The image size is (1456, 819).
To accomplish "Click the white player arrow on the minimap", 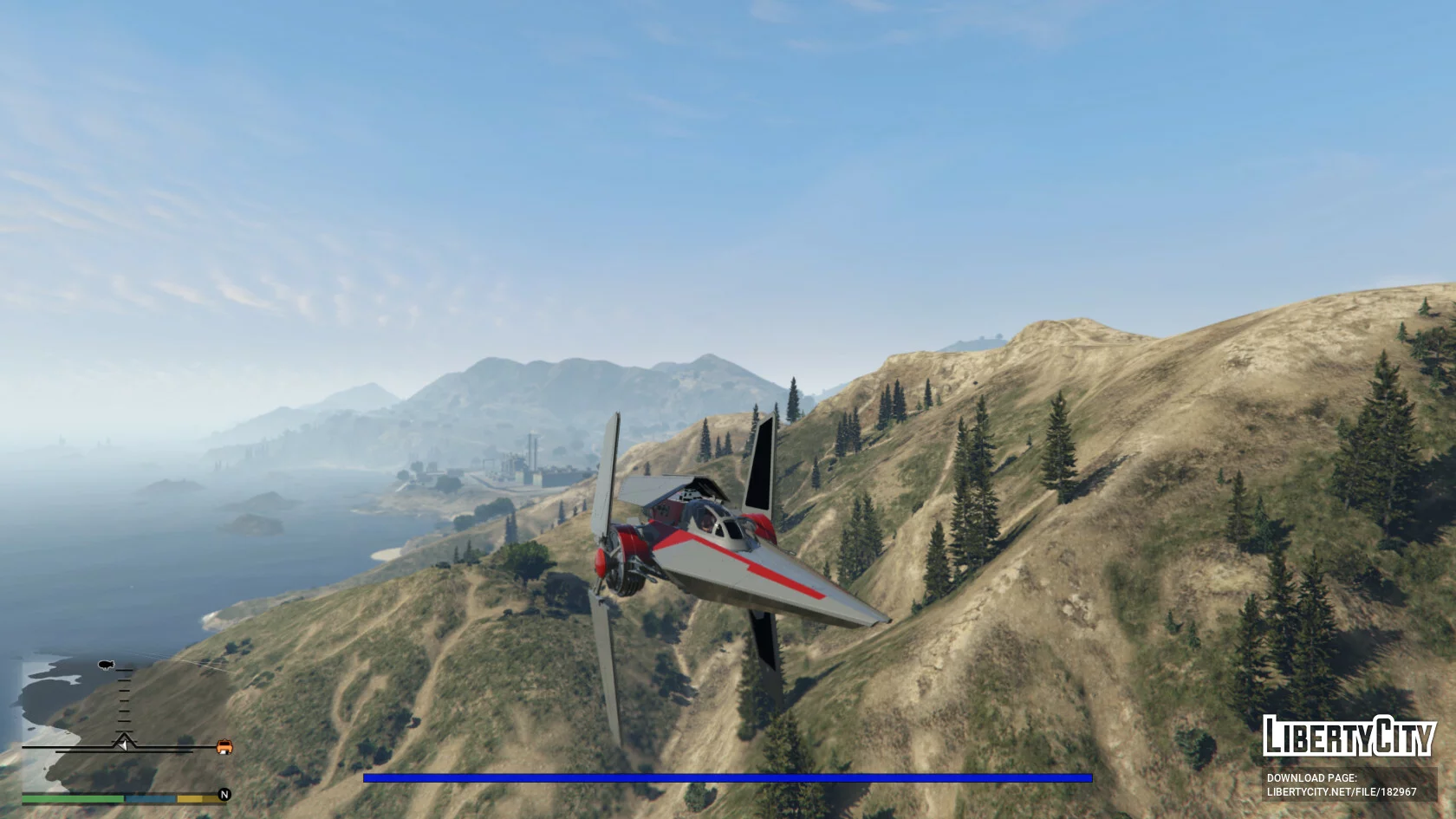I will click(x=124, y=743).
